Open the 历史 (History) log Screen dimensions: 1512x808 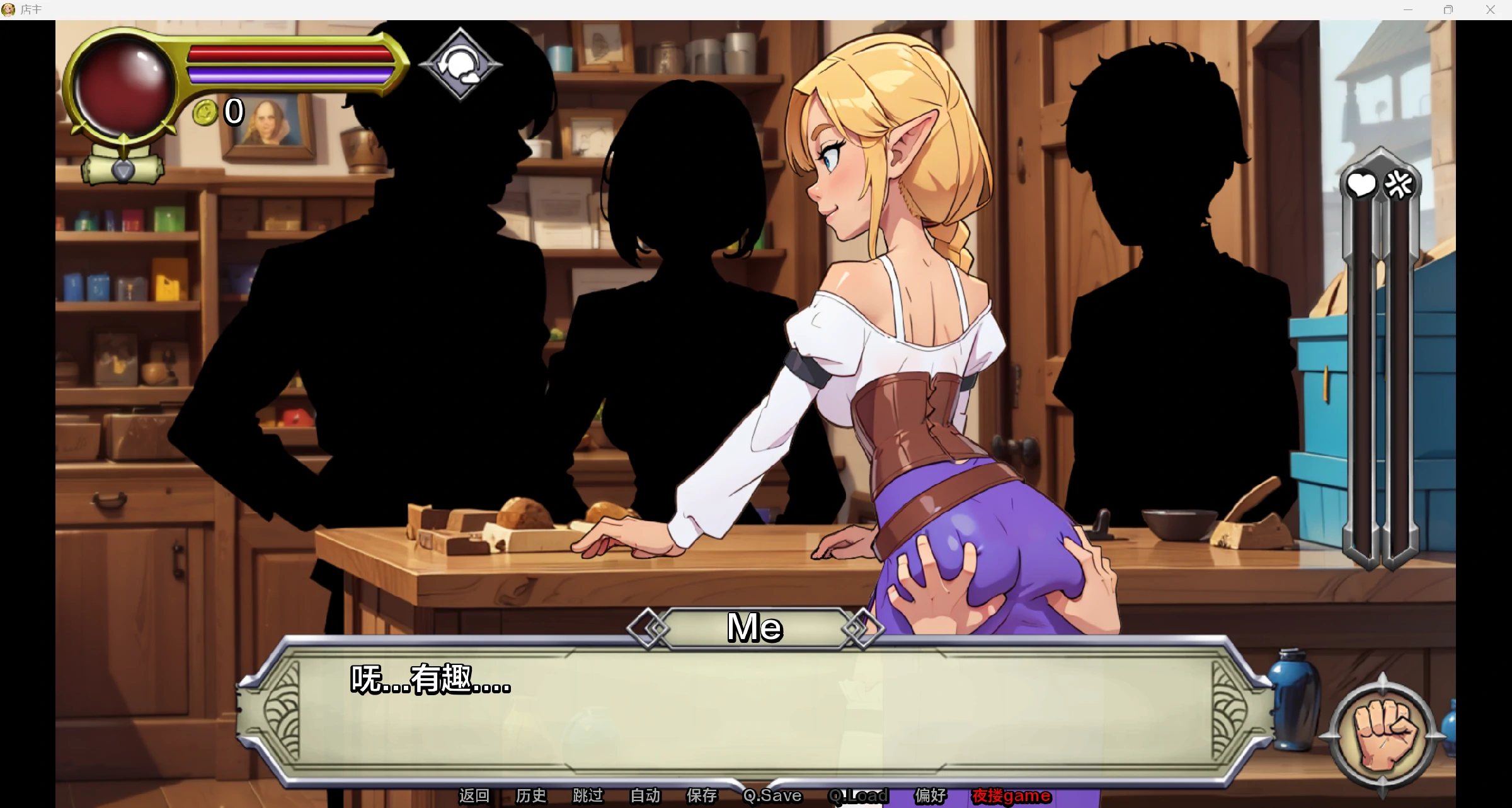(x=530, y=796)
